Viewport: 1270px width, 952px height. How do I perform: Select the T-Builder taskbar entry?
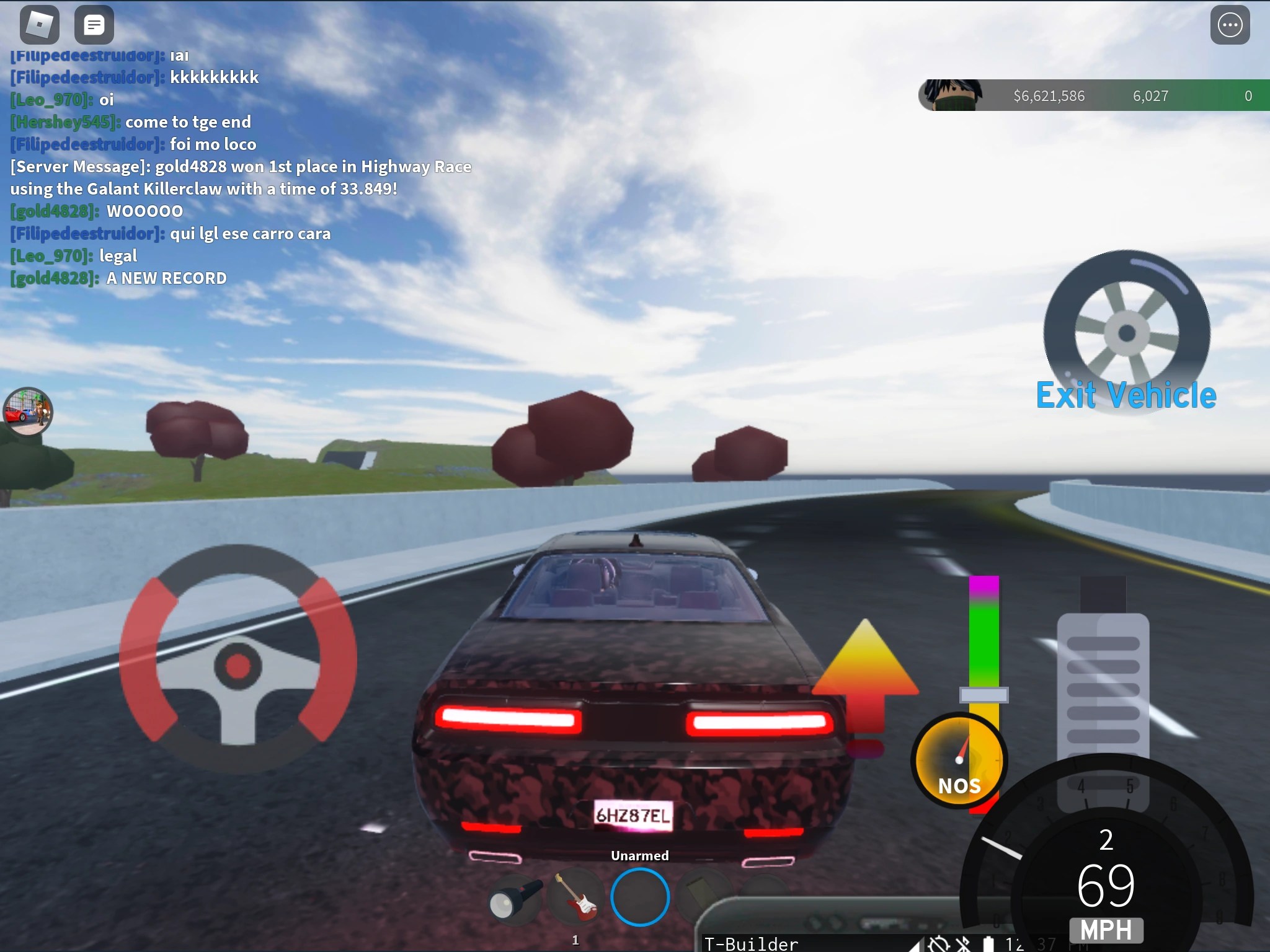click(x=752, y=944)
